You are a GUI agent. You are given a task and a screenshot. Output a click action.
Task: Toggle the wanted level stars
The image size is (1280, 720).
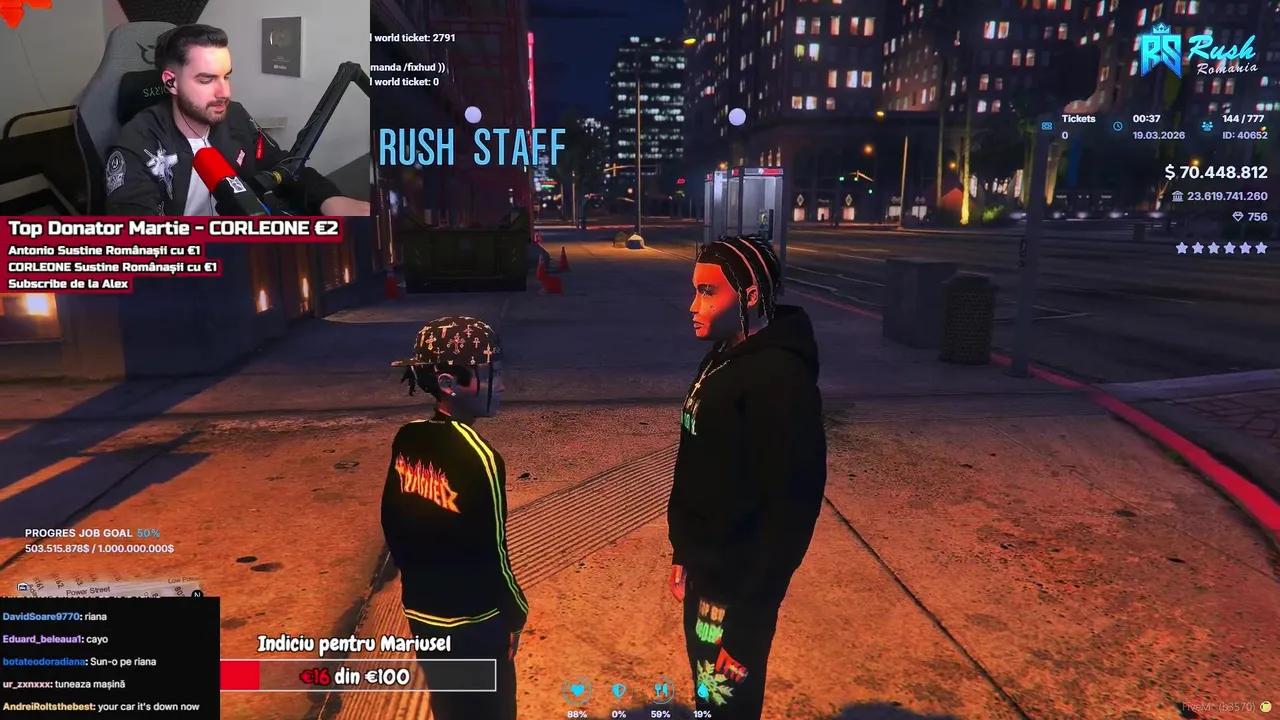(x=1220, y=248)
